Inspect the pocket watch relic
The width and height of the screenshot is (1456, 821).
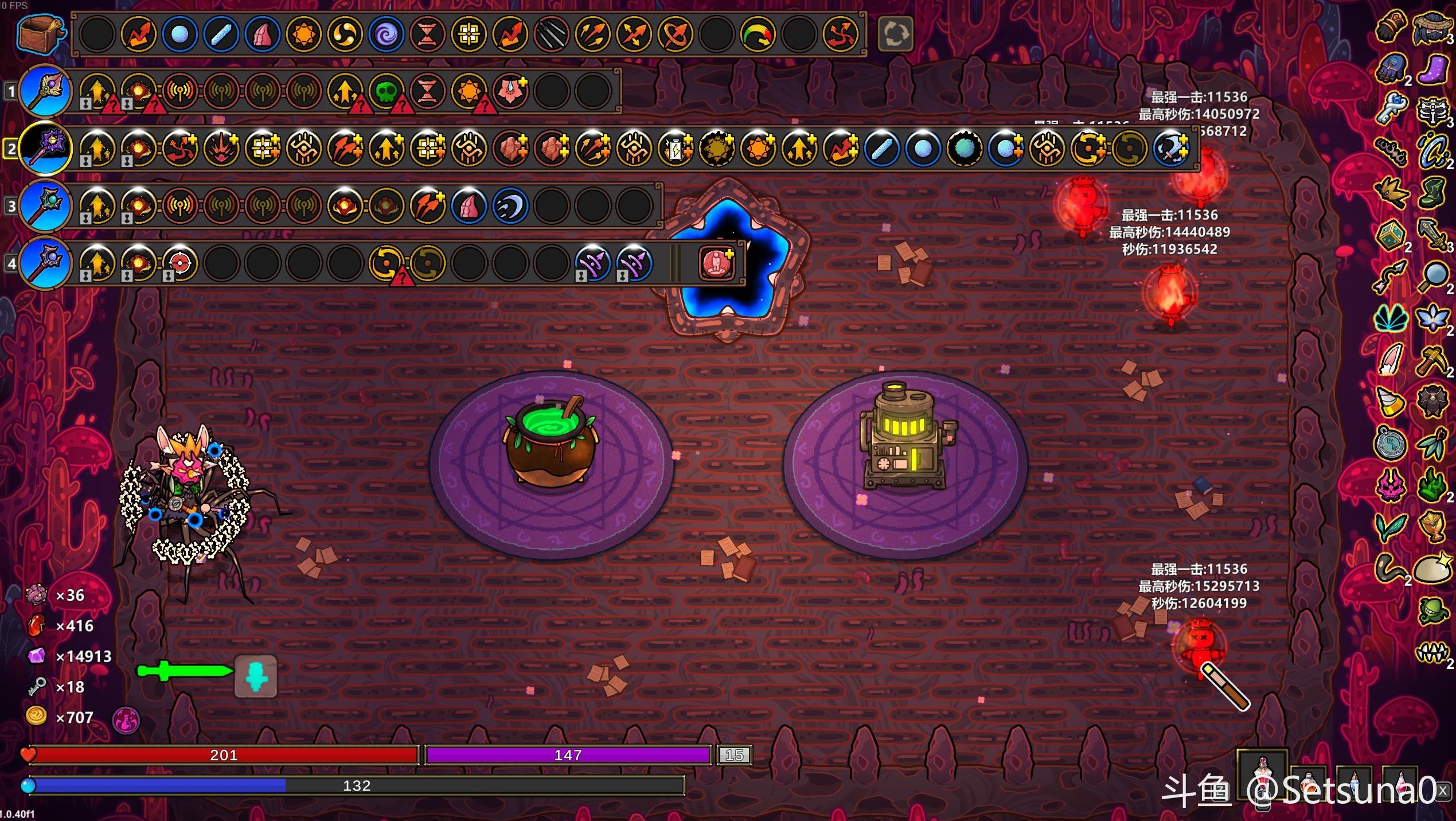pos(1390,443)
